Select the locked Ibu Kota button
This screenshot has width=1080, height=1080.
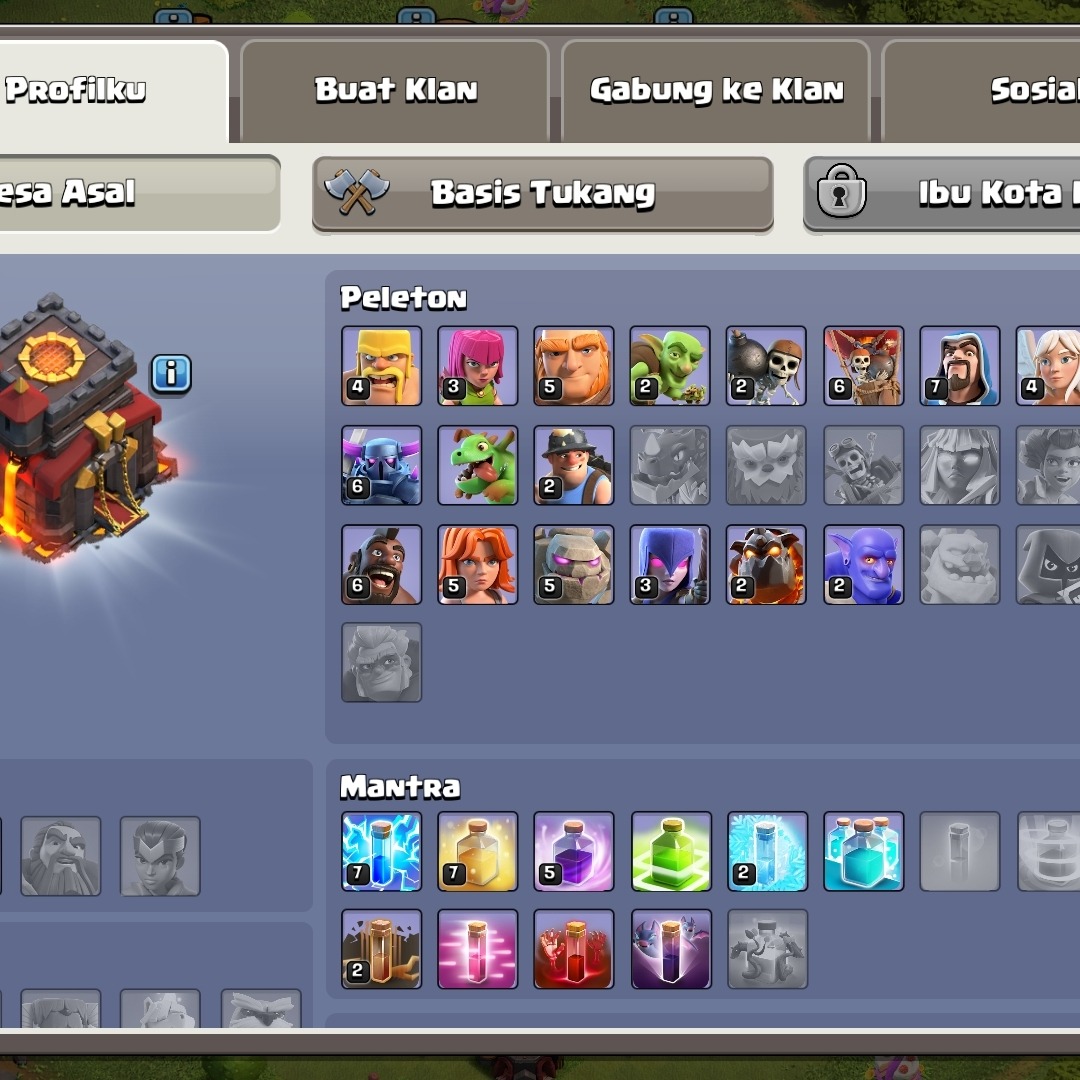pos(942,193)
